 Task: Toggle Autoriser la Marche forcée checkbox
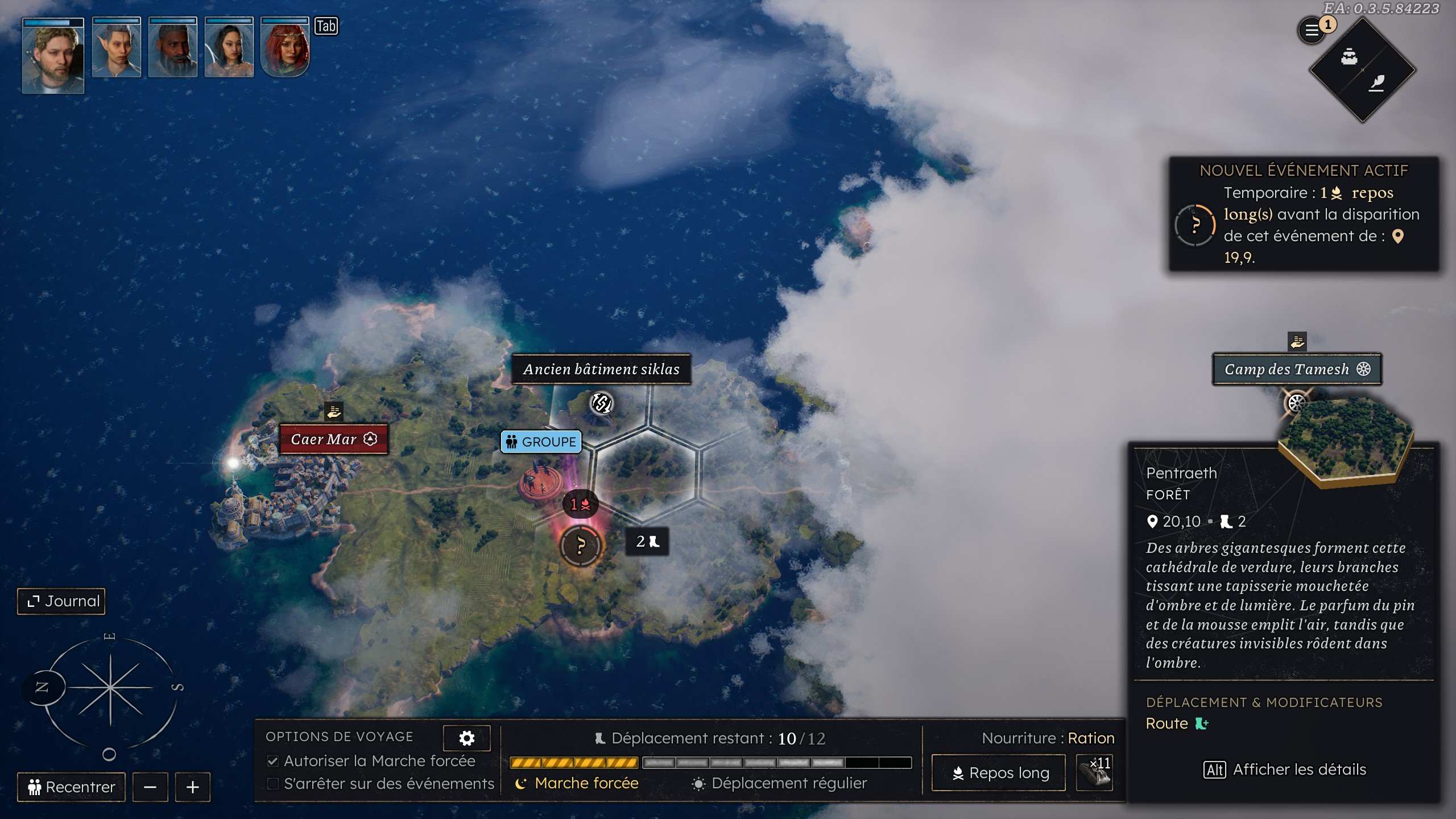pos(273,761)
